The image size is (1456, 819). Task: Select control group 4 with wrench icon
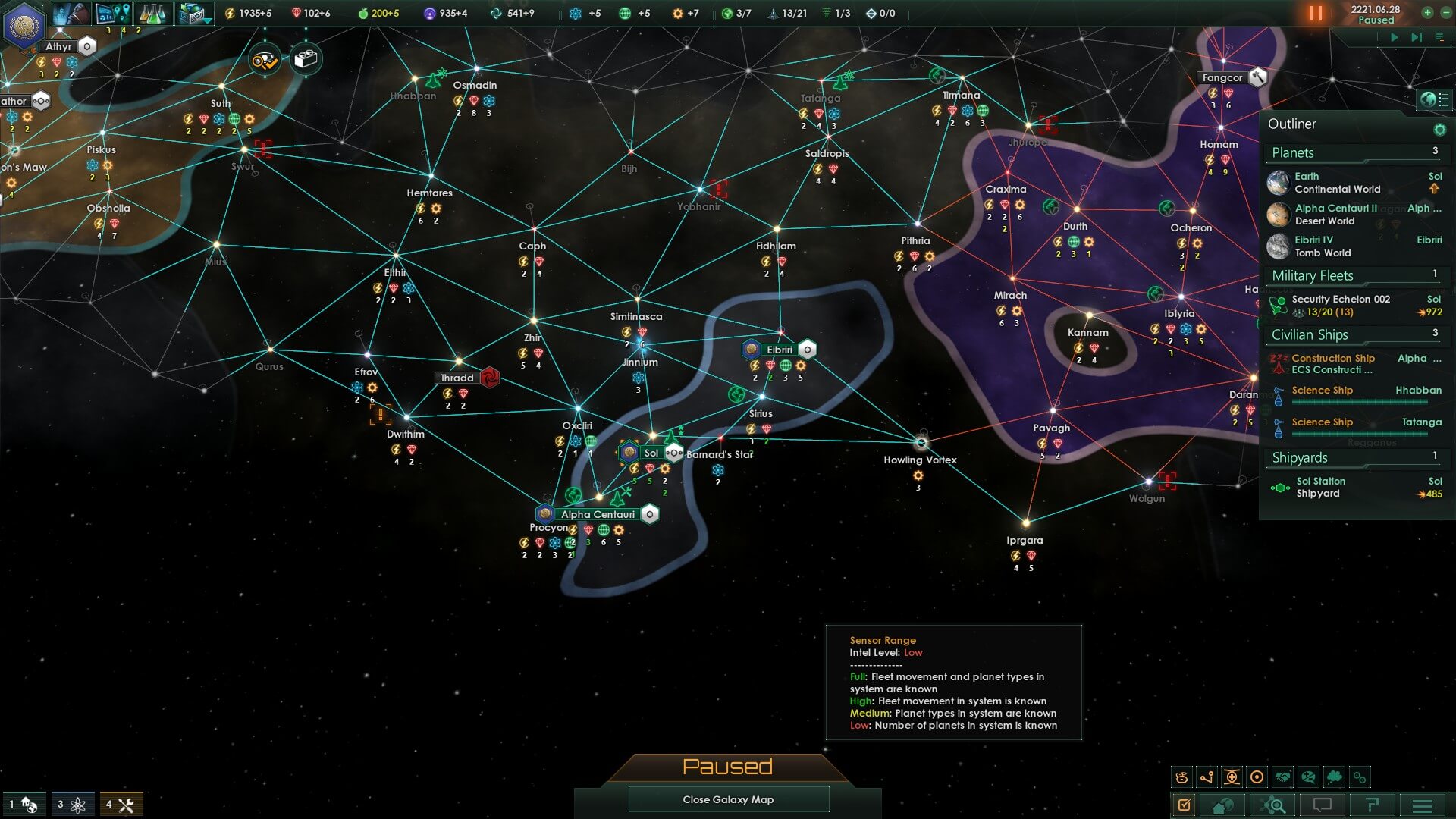coord(121,805)
